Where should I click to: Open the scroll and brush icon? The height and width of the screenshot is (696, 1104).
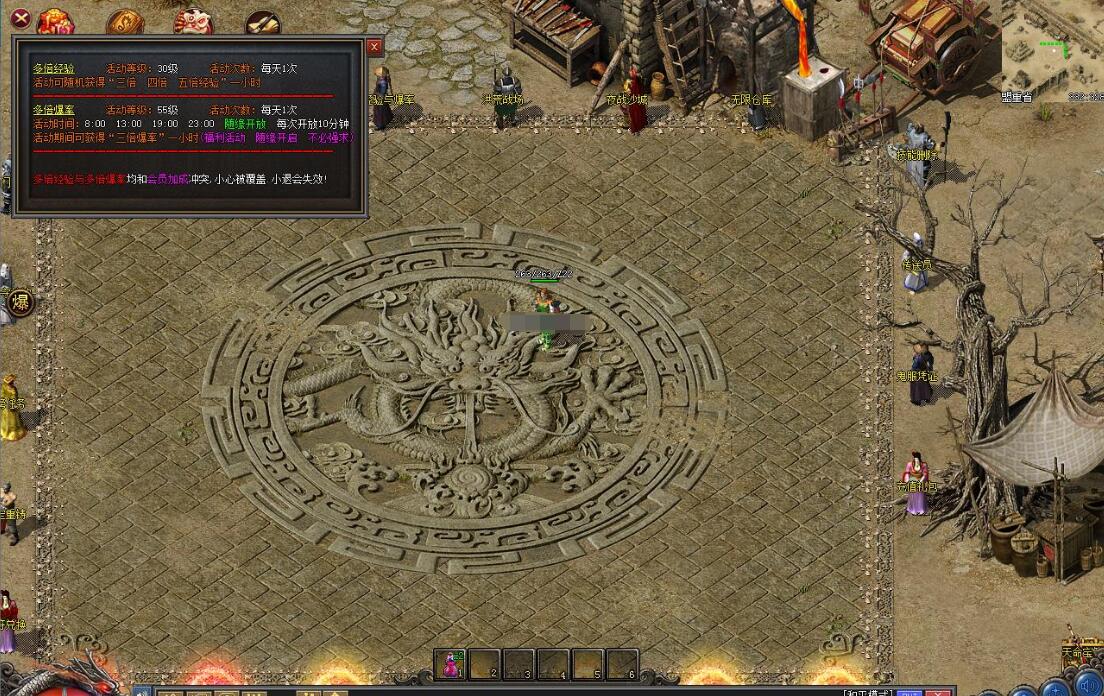262,23
